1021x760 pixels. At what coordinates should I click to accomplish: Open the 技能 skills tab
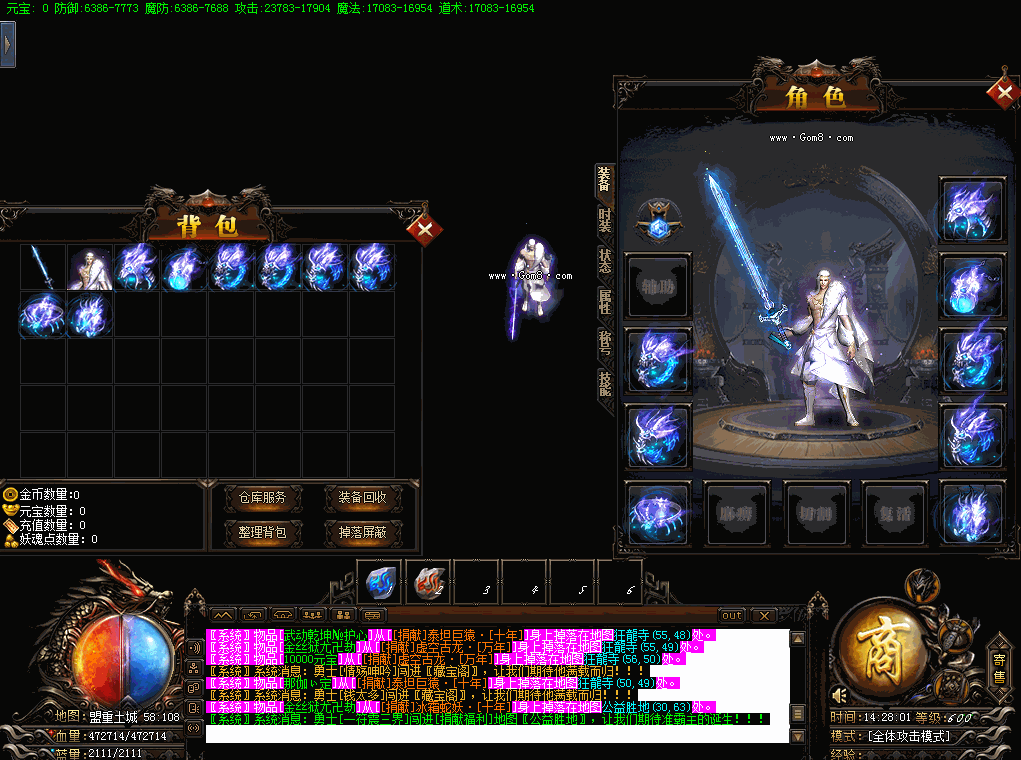[x=605, y=385]
